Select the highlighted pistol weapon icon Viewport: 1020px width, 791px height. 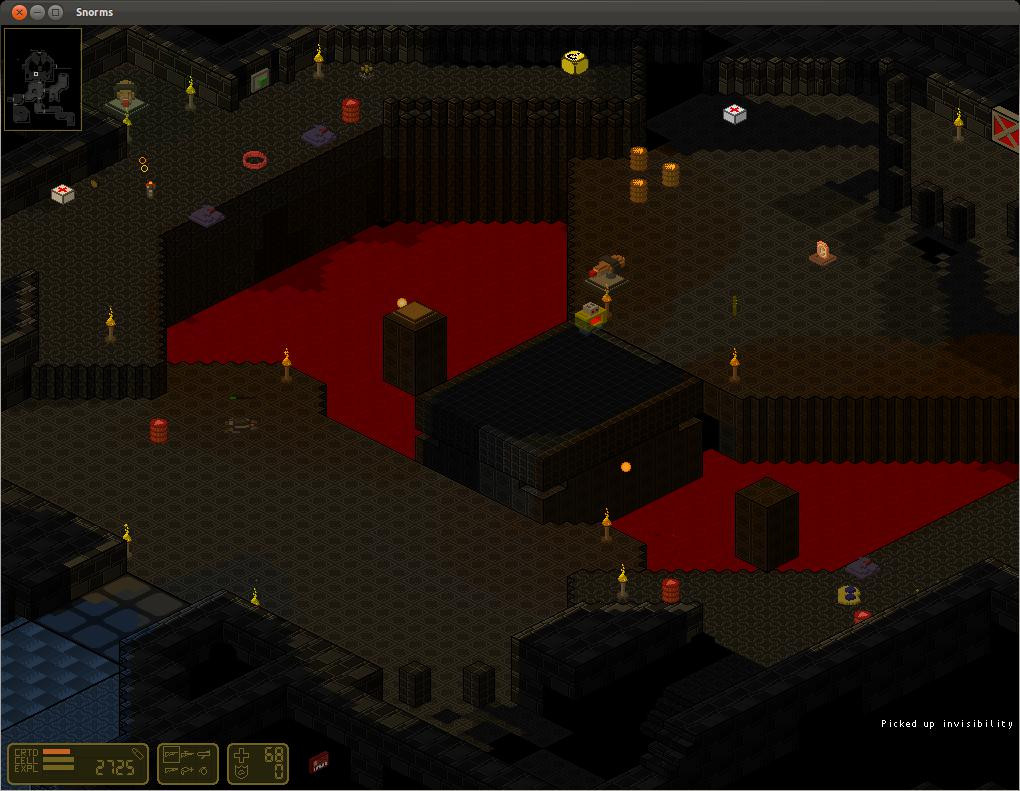[x=171, y=755]
